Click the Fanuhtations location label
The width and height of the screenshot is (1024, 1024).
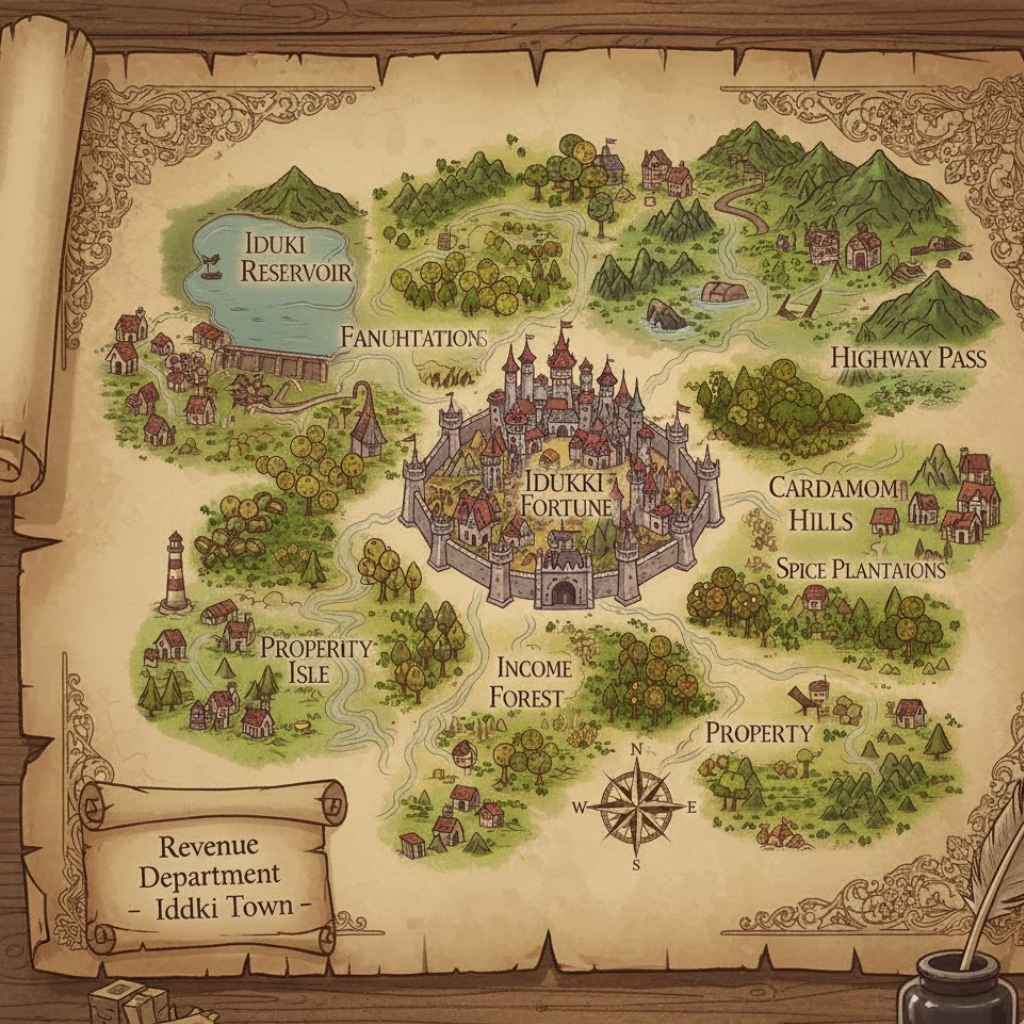pos(412,337)
